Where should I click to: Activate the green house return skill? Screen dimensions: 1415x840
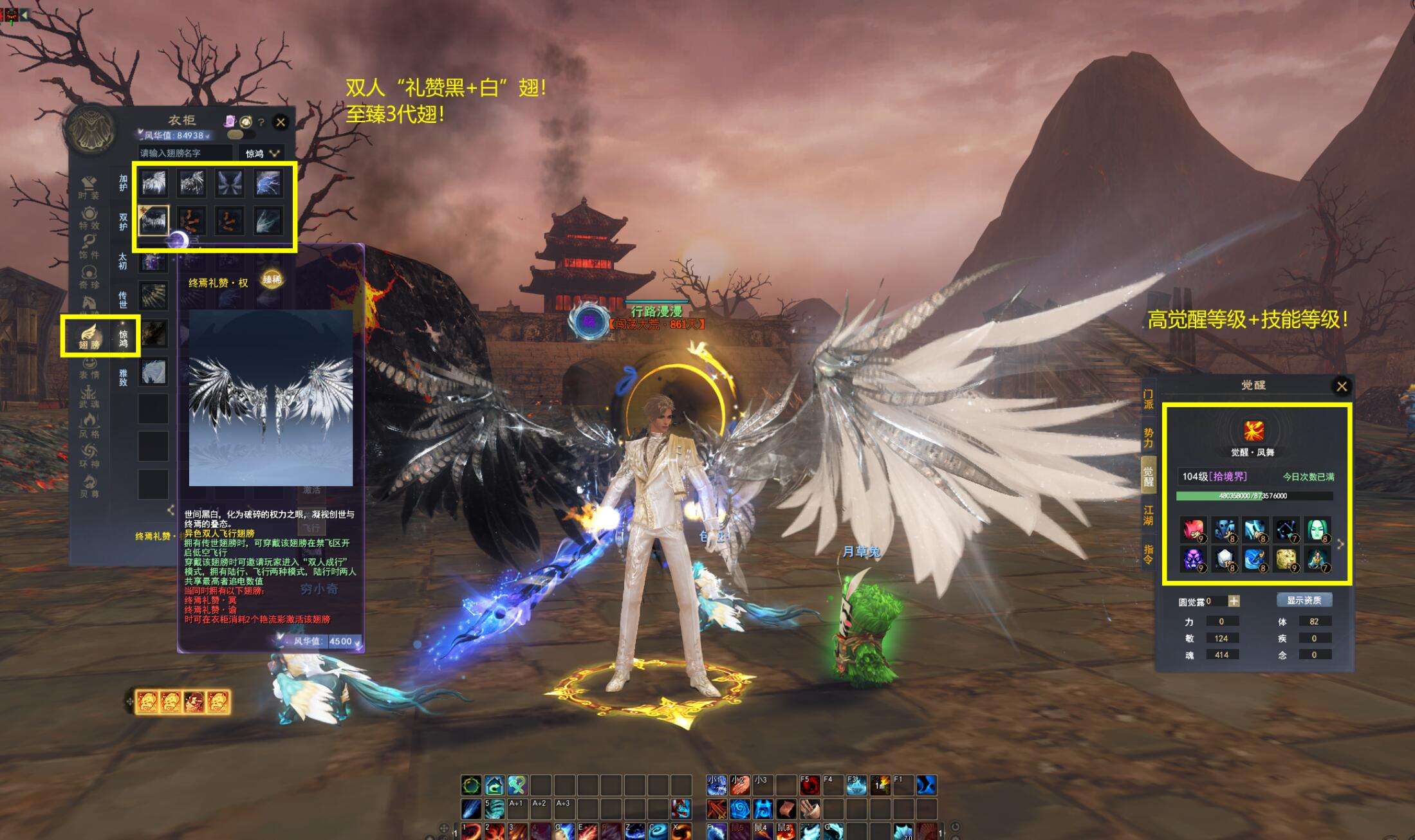point(494,785)
